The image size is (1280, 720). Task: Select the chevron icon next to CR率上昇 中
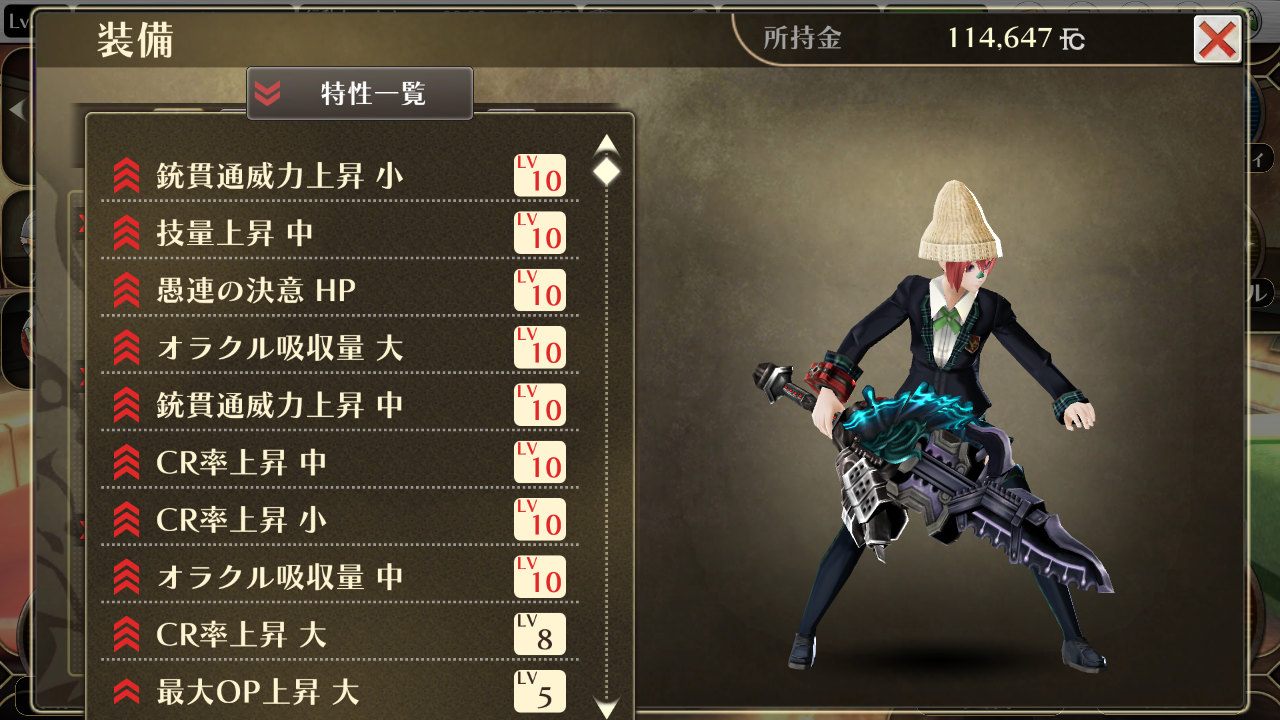click(x=125, y=463)
